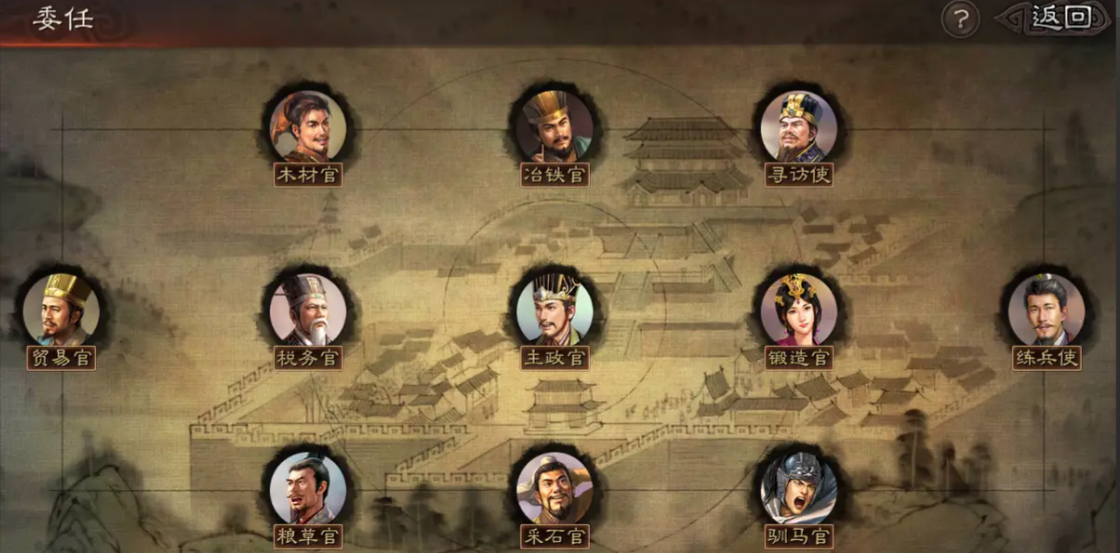Open the 粮草官 appointment slot
Image resolution: width=1120 pixels, height=553 pixels.
point(307,488)
